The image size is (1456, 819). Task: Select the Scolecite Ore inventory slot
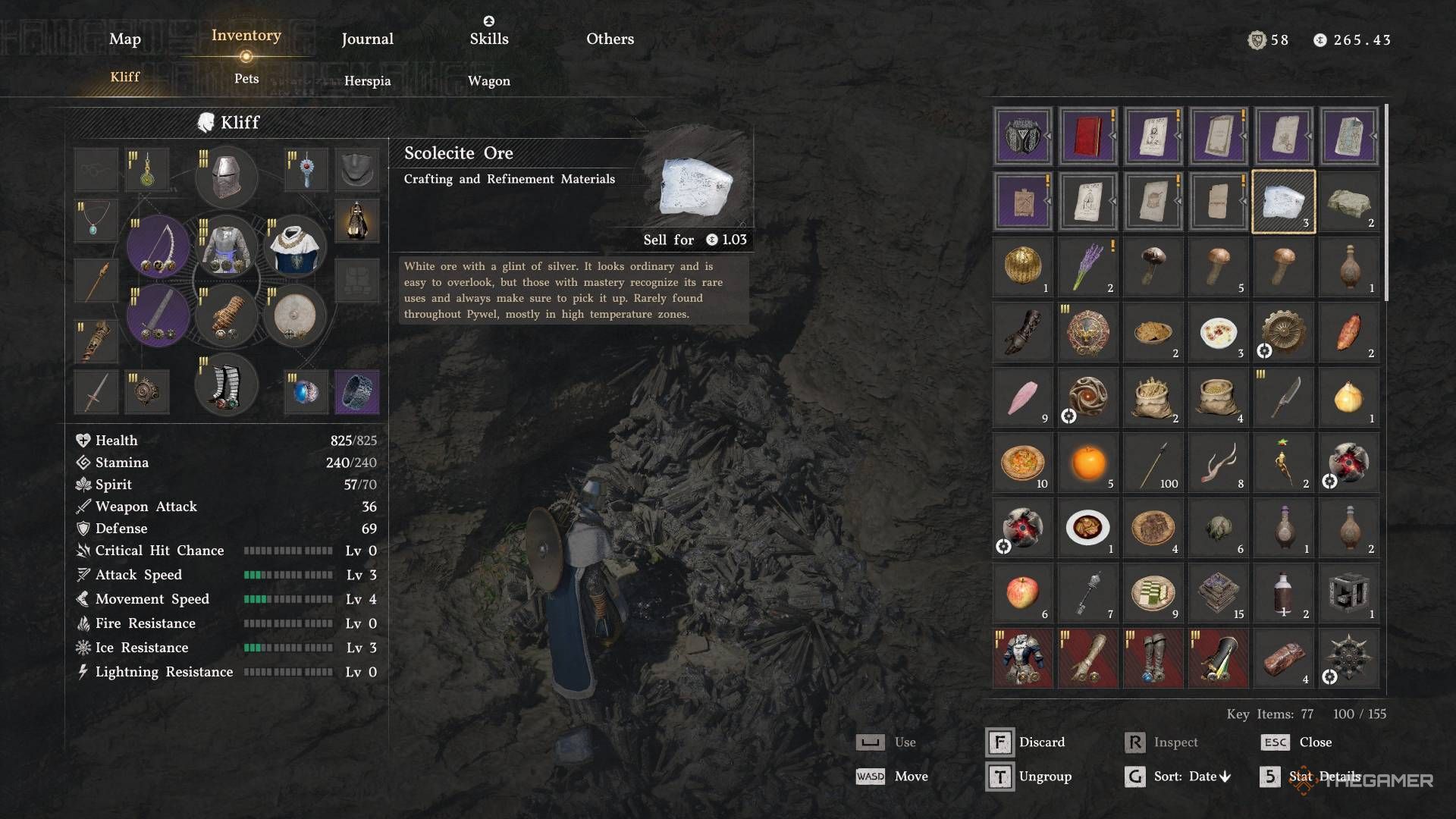click(x=1283, y=202)
